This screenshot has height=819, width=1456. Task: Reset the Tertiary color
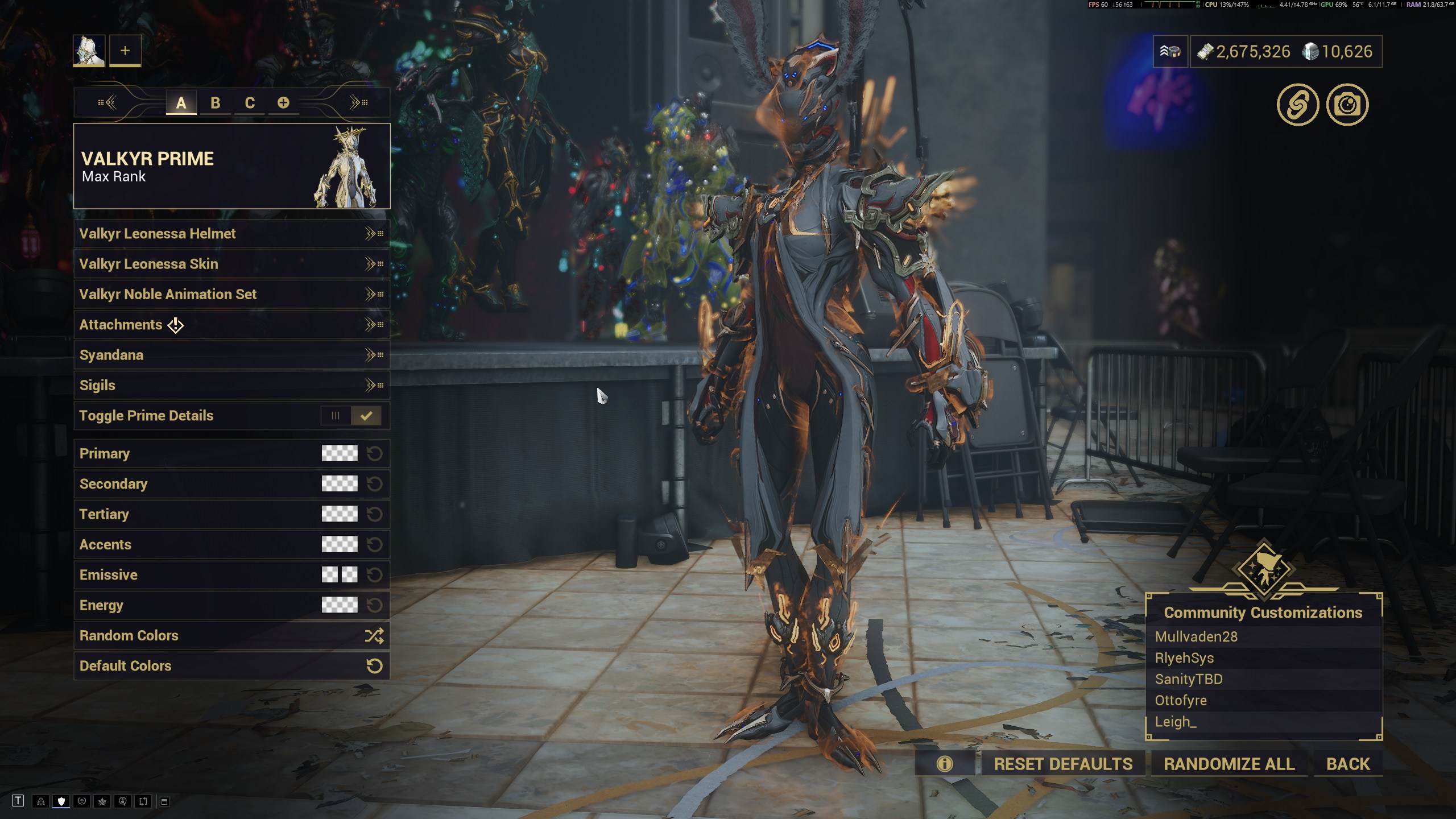pos(374,514)
